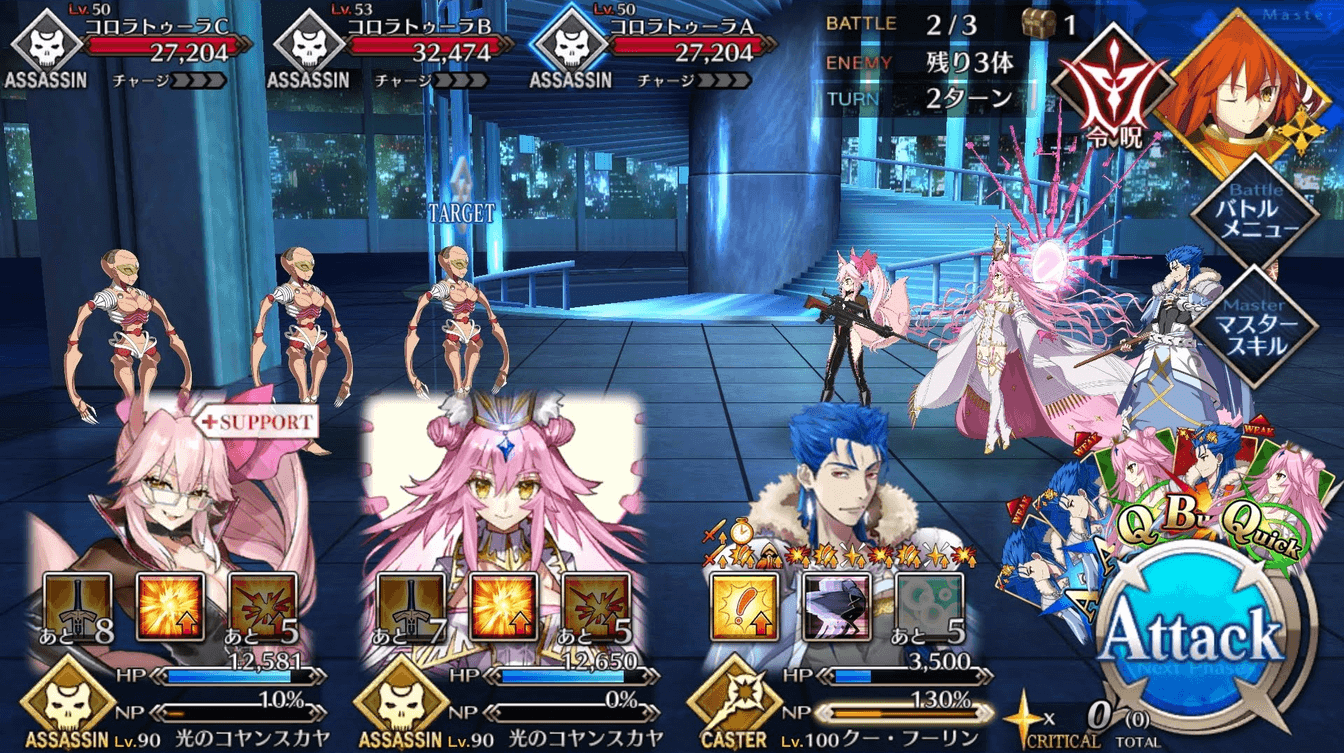
Task: Activate Cu Chulainn's dark figure skill
Action: tap(837, 607)
